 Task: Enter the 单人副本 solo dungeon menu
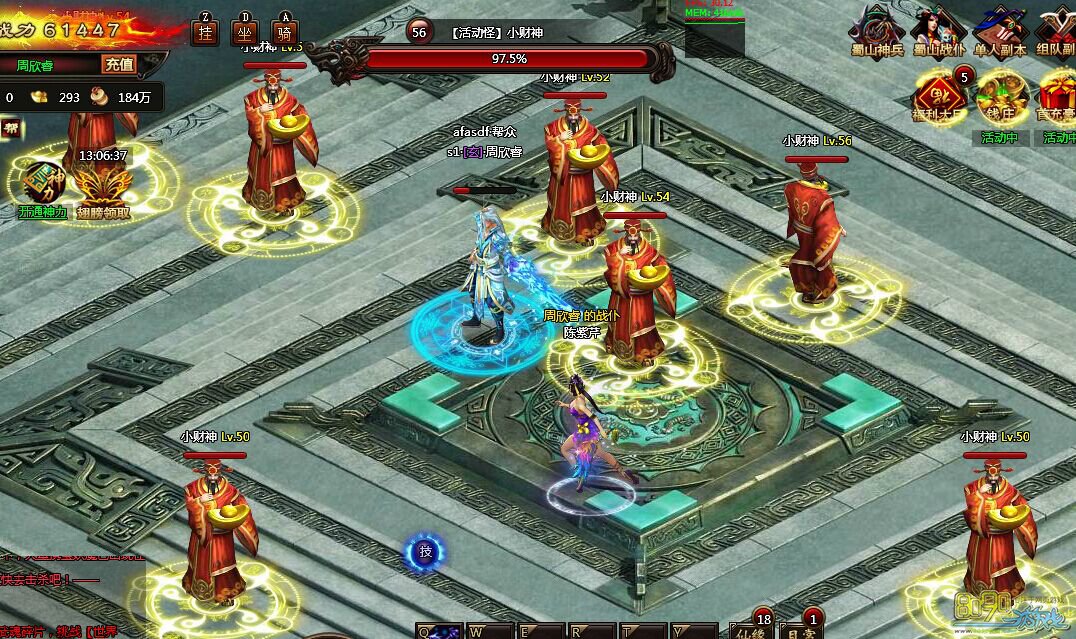pyautogui.click(x=999, y=32)
